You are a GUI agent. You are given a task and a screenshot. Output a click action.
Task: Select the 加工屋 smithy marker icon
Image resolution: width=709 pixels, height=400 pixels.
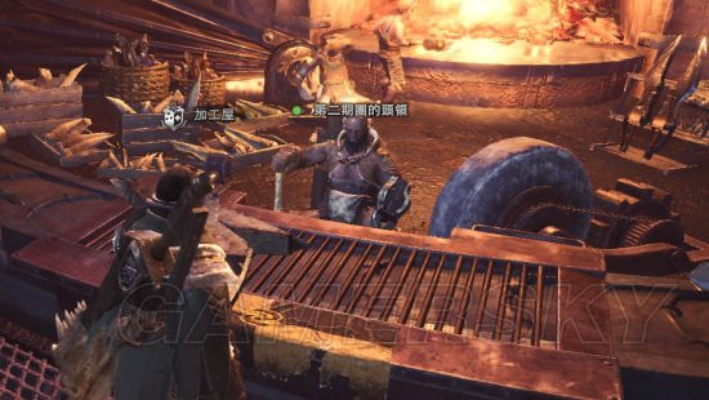coord(174,117)
